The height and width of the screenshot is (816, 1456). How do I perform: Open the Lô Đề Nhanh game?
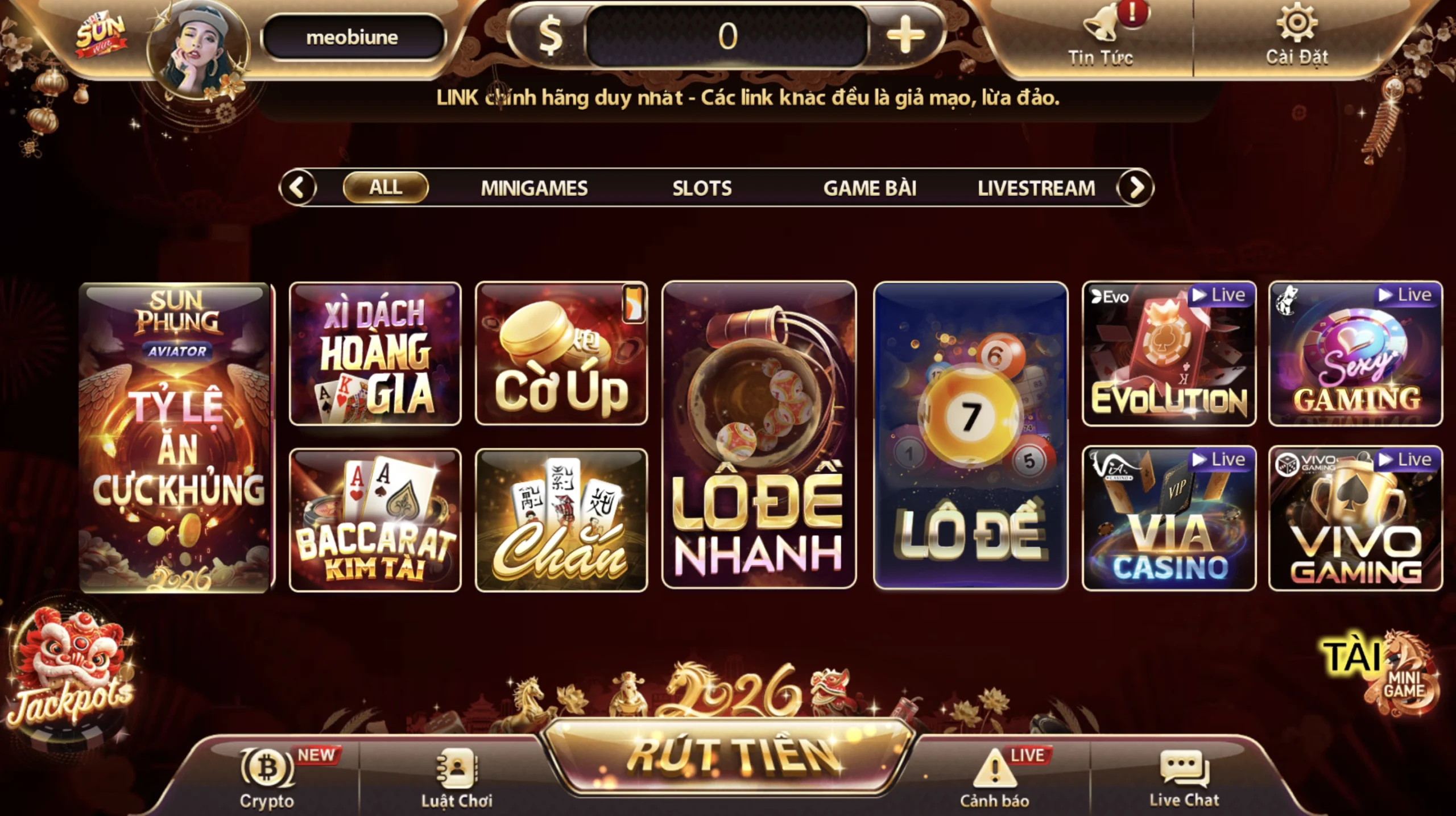pyautogui.click(x=759, y=434)
